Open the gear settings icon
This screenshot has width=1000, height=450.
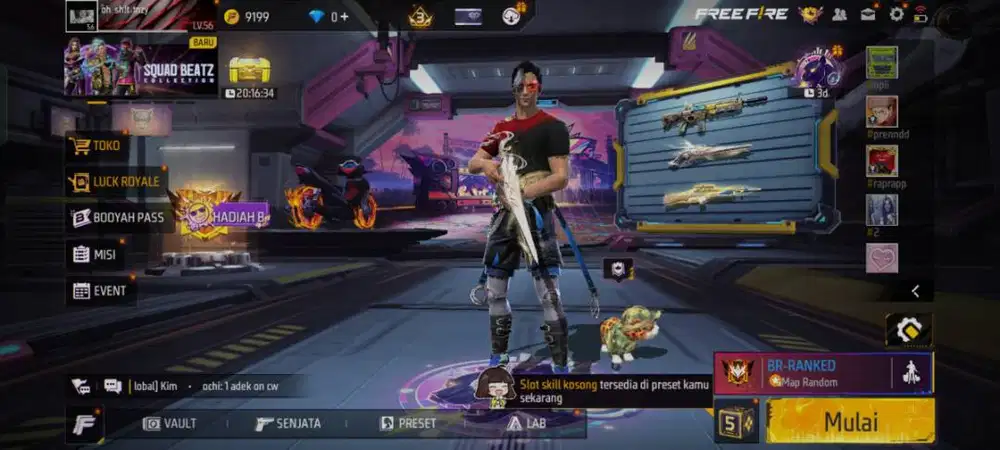click(896, 14)
